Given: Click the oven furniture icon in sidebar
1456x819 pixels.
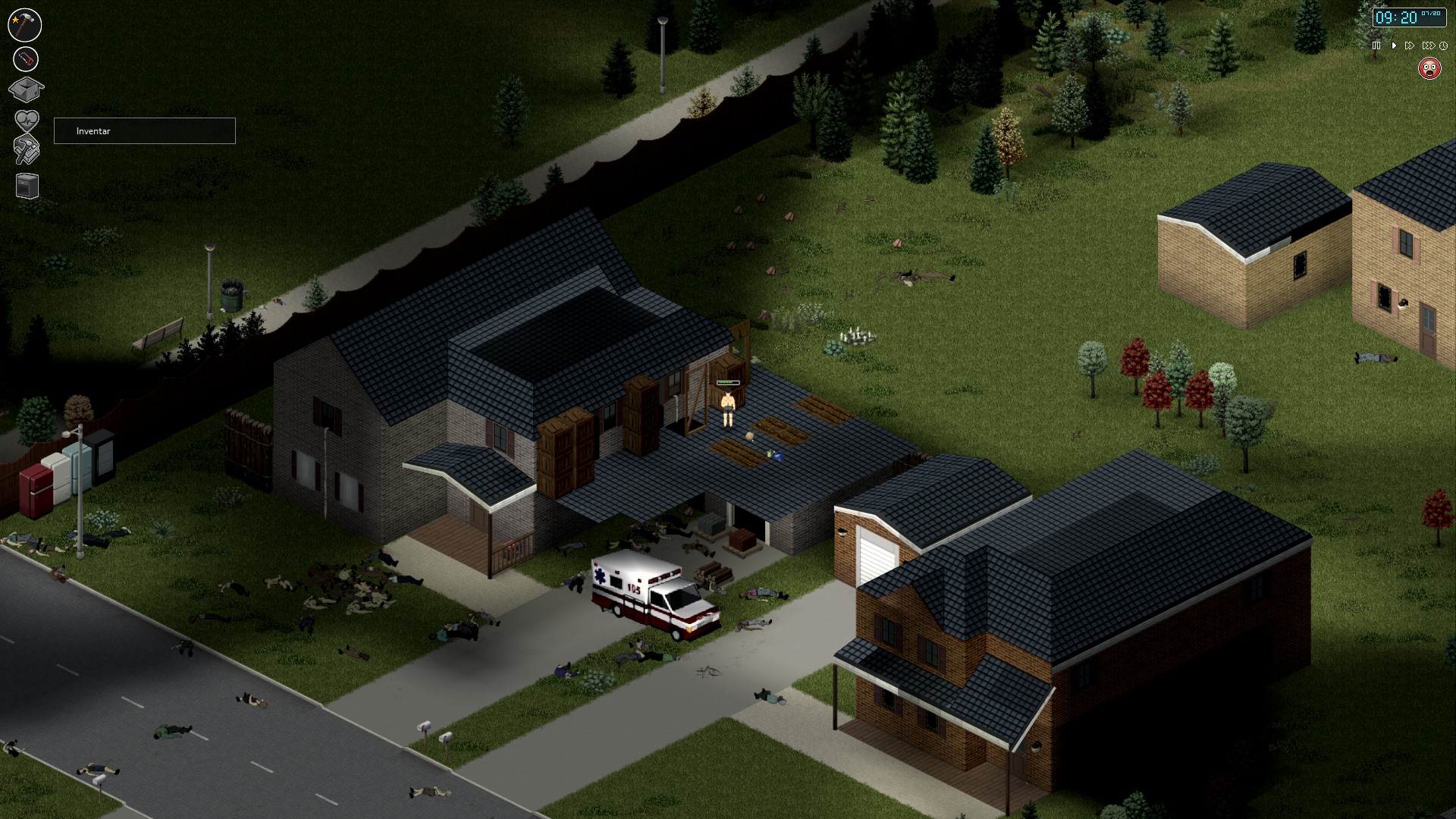Looking at the screenshot, I should coord(27,184).
